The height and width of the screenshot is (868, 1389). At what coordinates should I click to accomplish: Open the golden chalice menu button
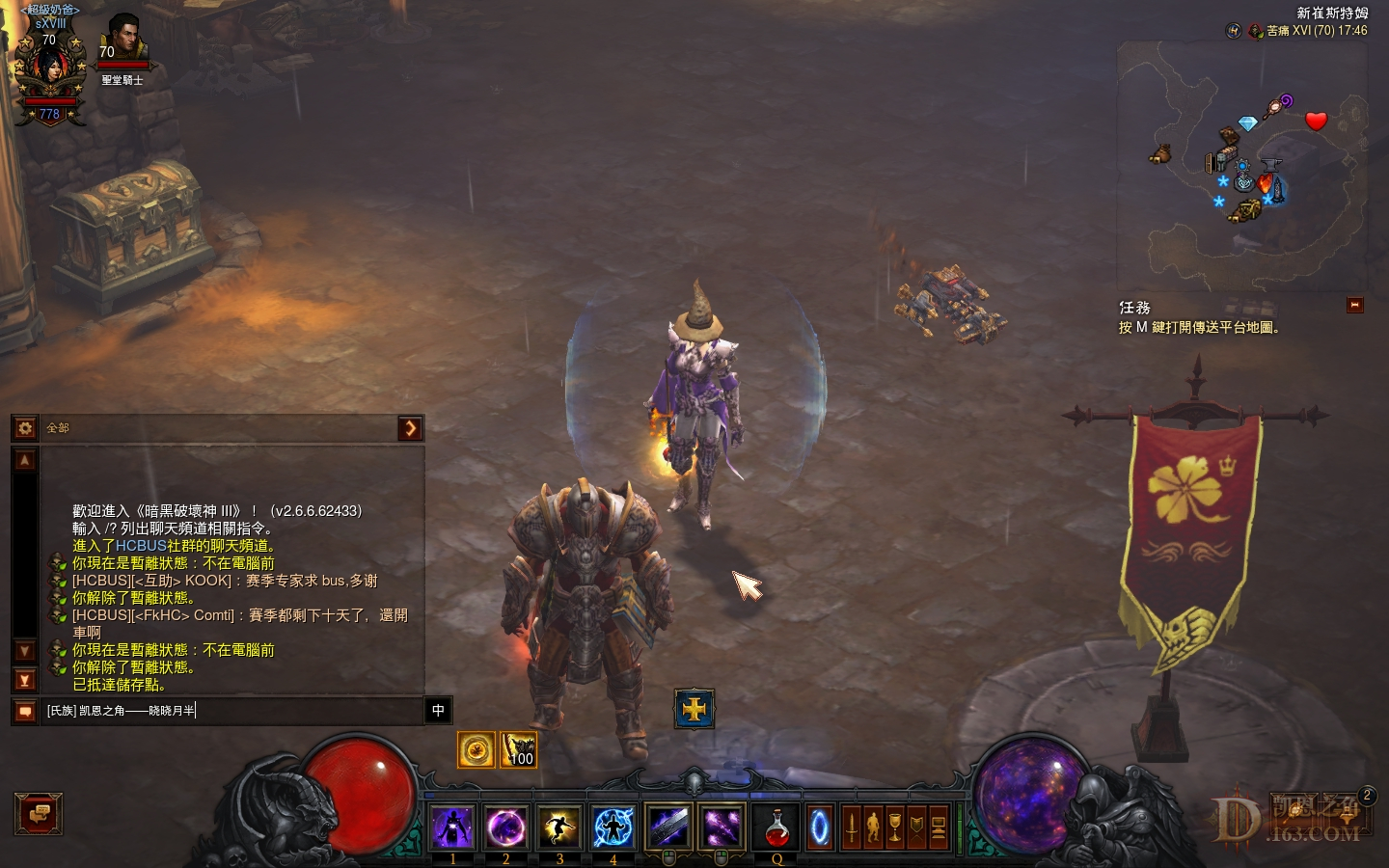895,827
